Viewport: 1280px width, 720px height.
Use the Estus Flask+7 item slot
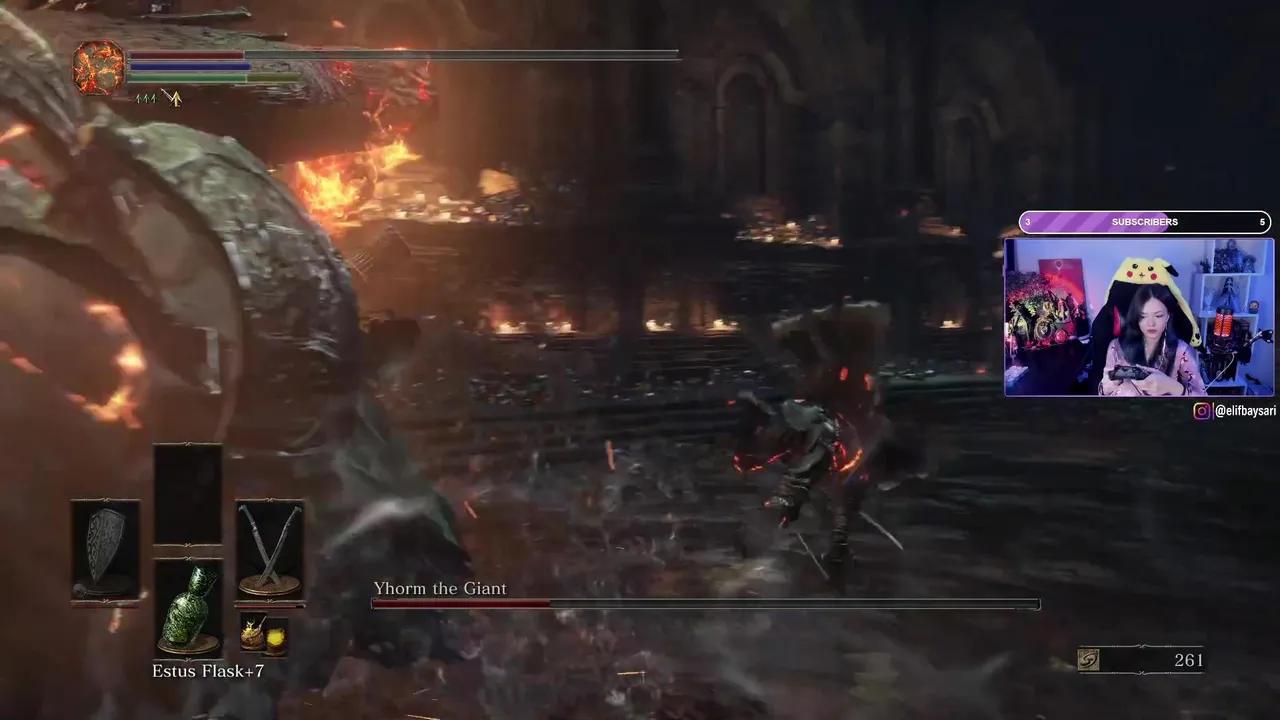coord(188,607)
